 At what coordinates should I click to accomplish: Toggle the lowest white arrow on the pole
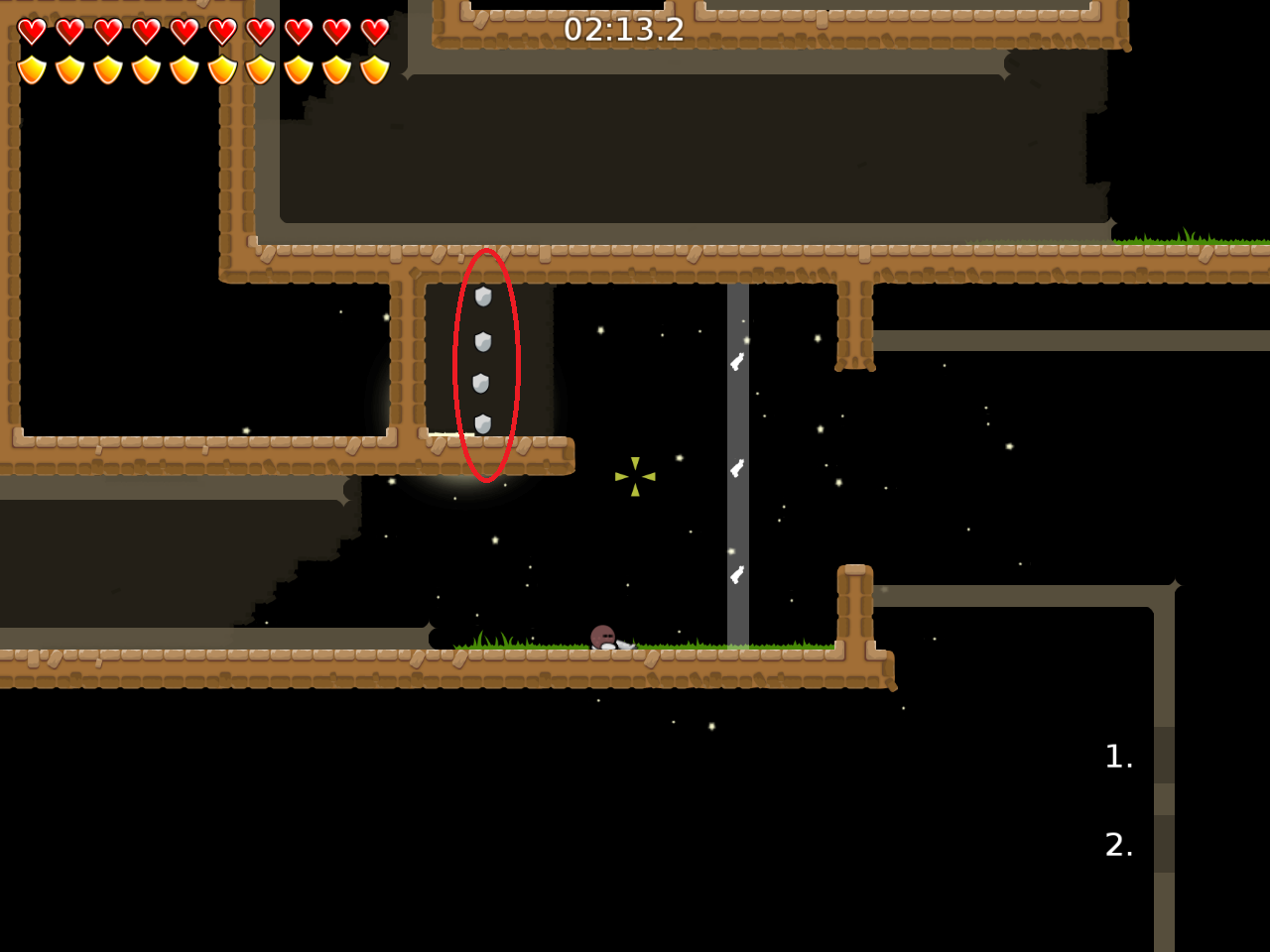click(736, 573)
